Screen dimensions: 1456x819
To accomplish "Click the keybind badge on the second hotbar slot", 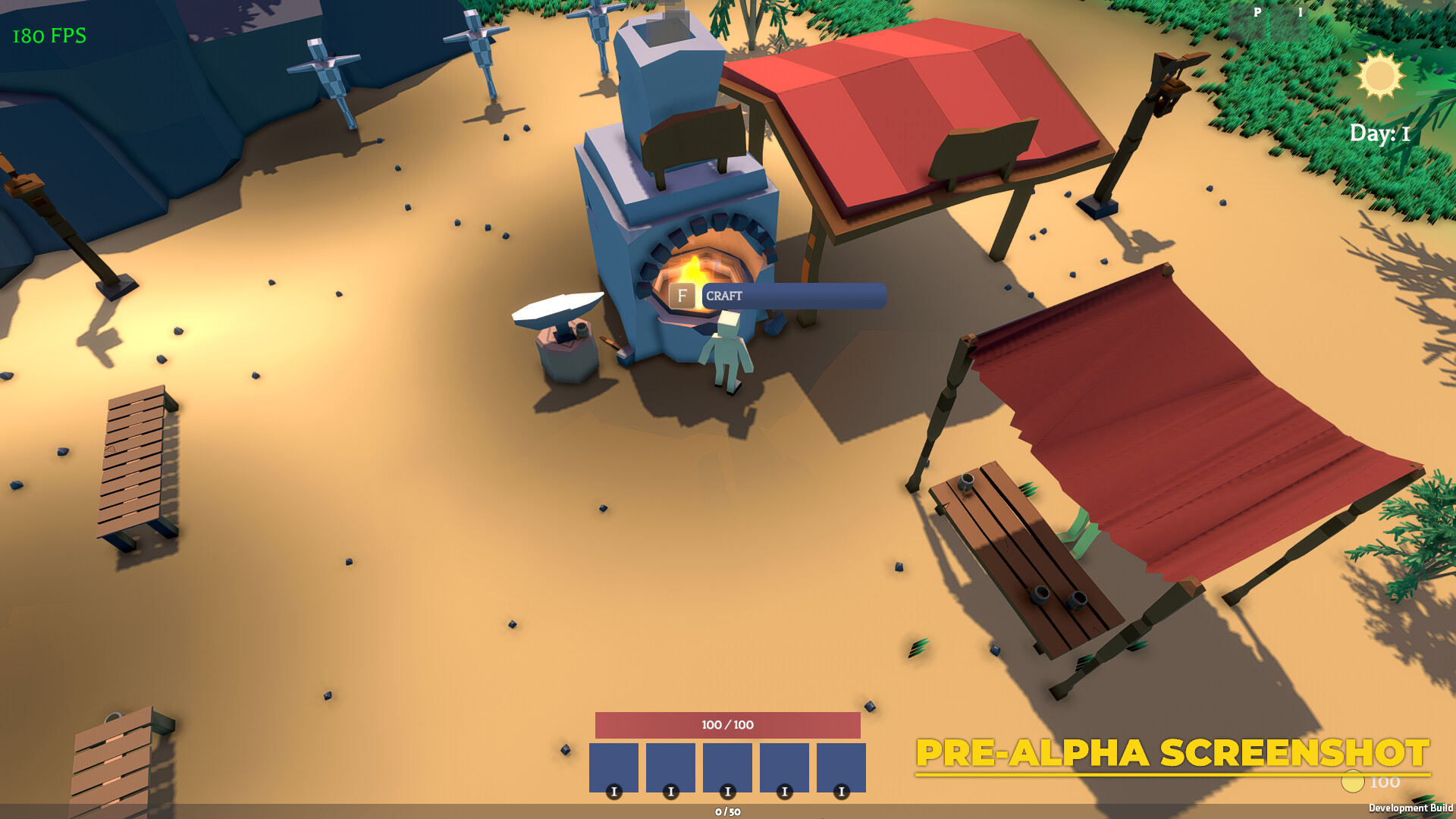I will pos(670,790).
